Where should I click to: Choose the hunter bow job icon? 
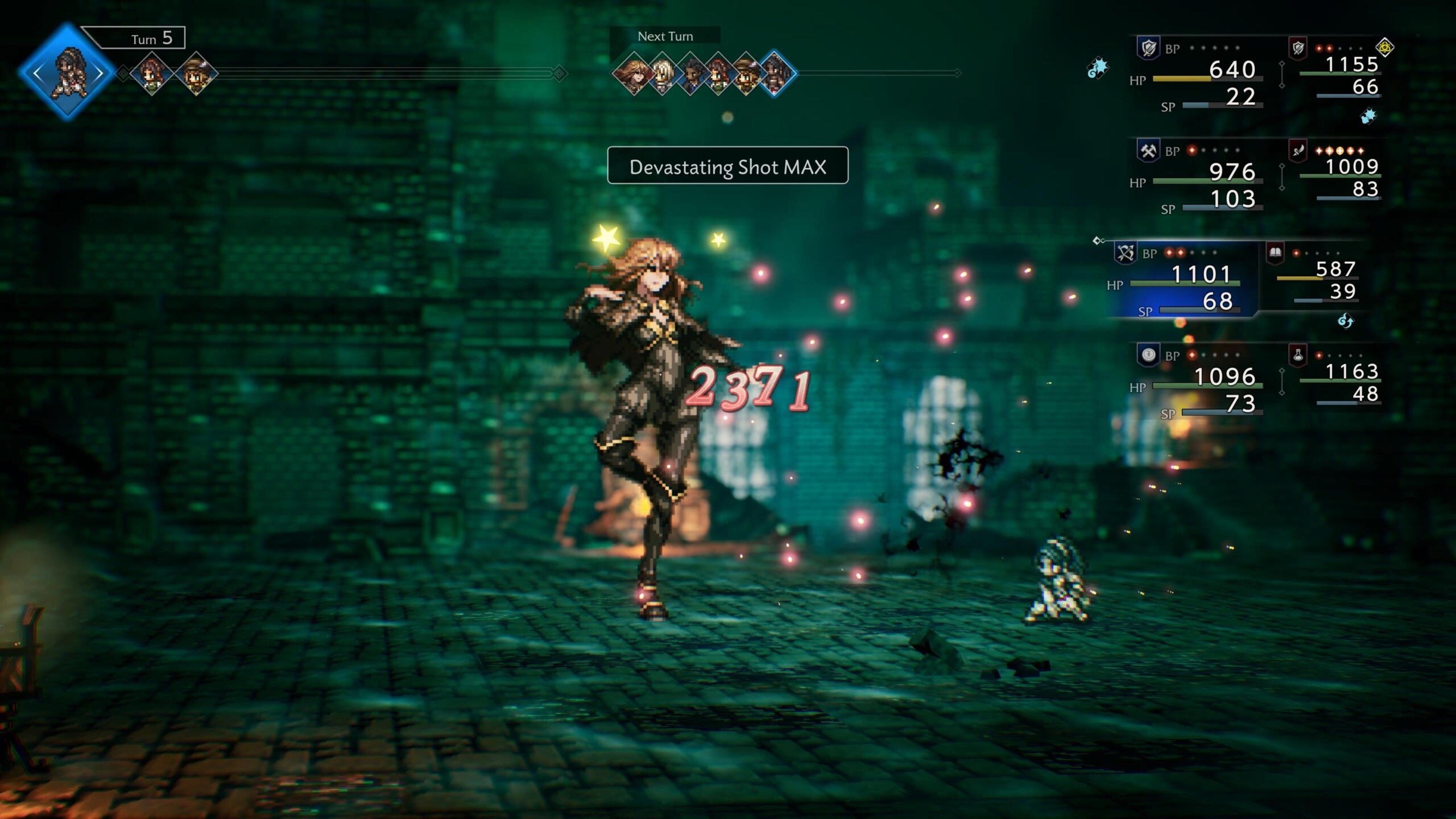(1125, 253)
